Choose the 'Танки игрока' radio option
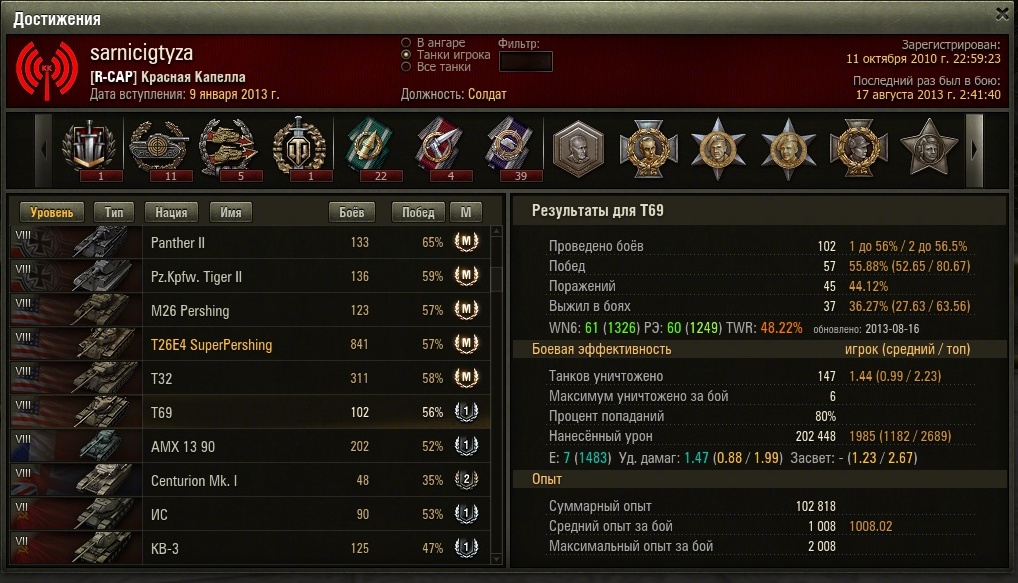1018x583 pixels. pyautogui.click(x=406, y=55)
